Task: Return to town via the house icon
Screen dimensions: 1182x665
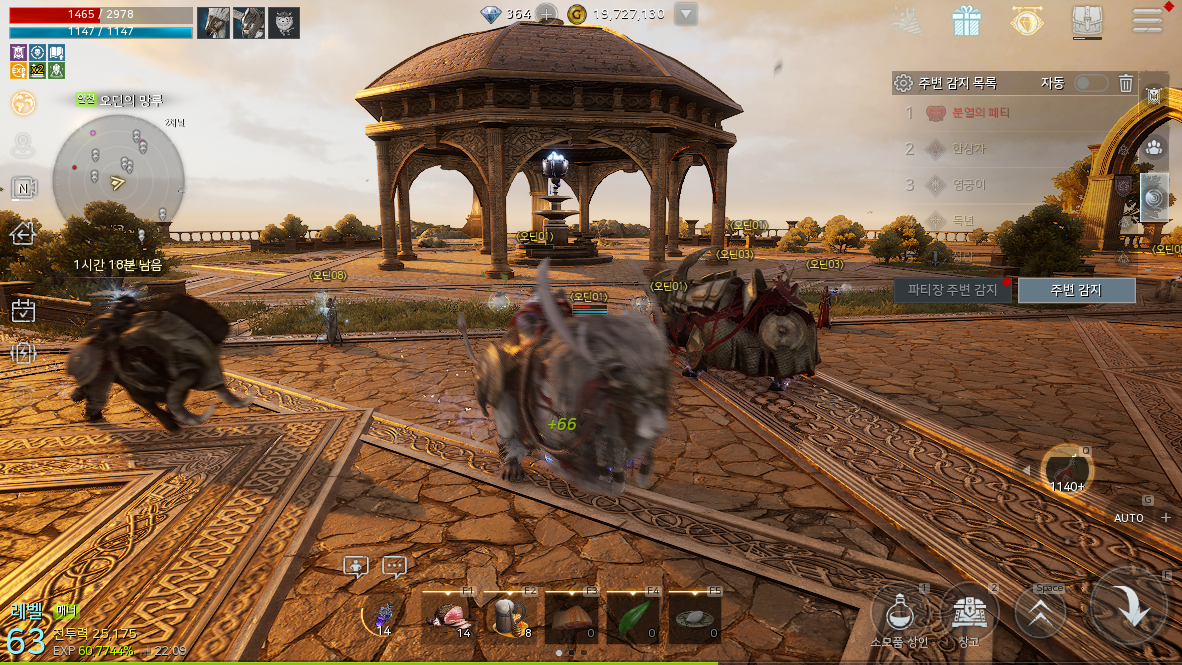Action: pyautogui.click(x=22, y=234)
